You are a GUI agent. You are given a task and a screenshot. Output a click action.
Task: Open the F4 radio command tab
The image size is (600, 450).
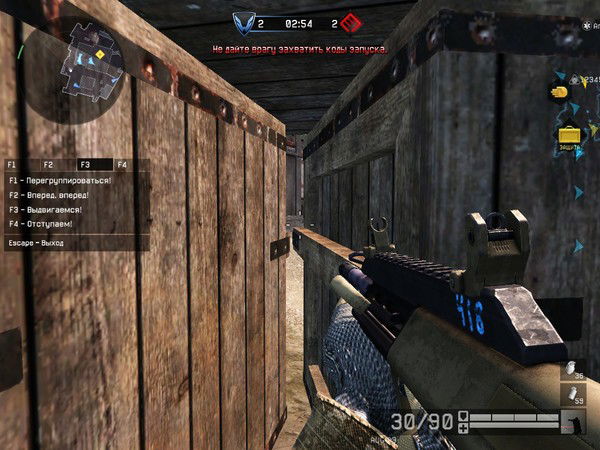tap(122, 164)
